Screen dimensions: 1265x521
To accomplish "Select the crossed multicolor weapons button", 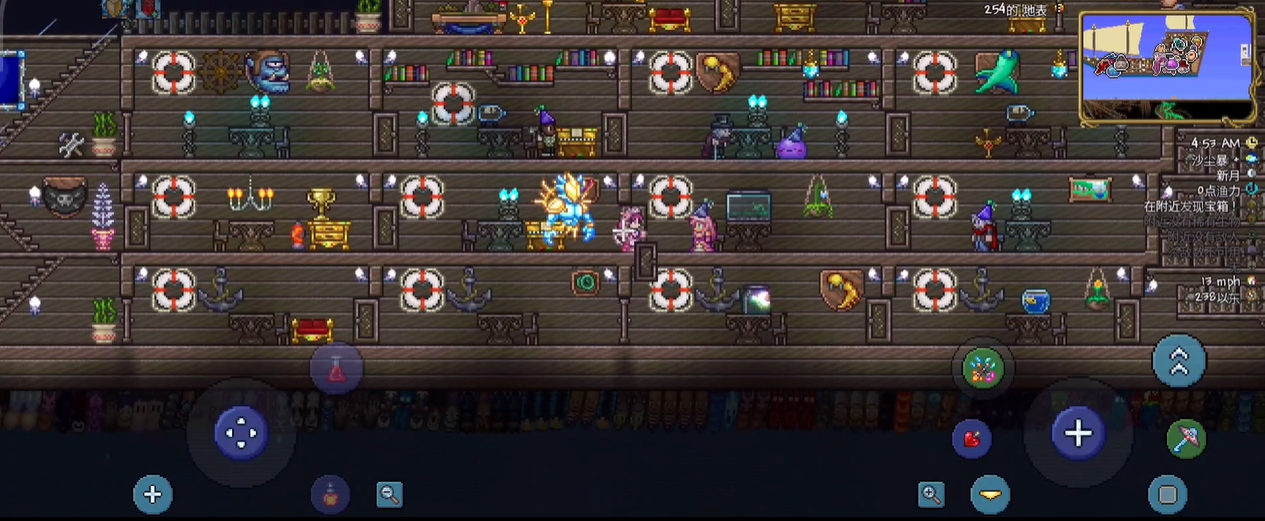I will tap(982, 368).
